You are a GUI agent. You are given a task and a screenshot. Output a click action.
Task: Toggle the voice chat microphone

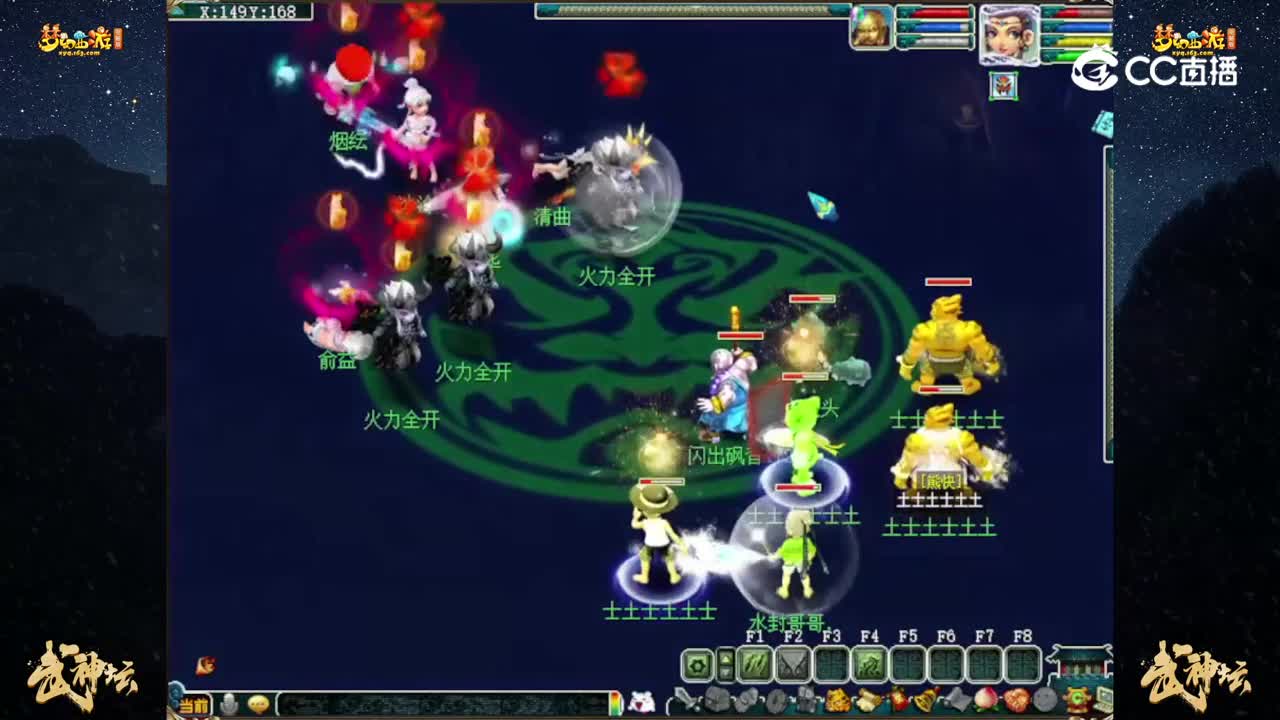point(227,704)
